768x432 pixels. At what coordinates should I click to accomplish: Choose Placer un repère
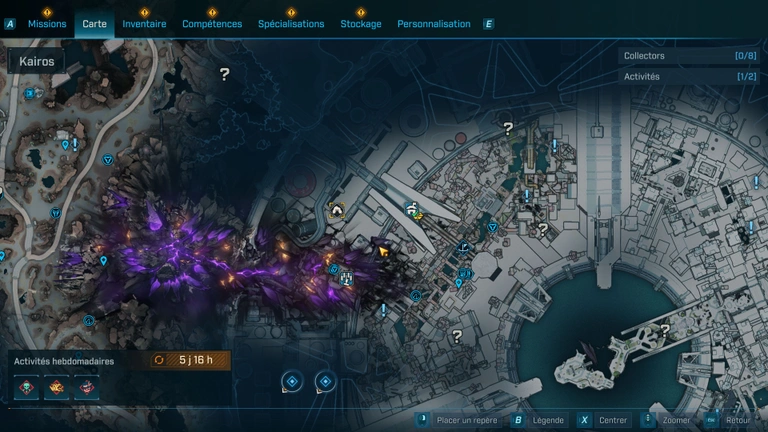tap(461, 420)
